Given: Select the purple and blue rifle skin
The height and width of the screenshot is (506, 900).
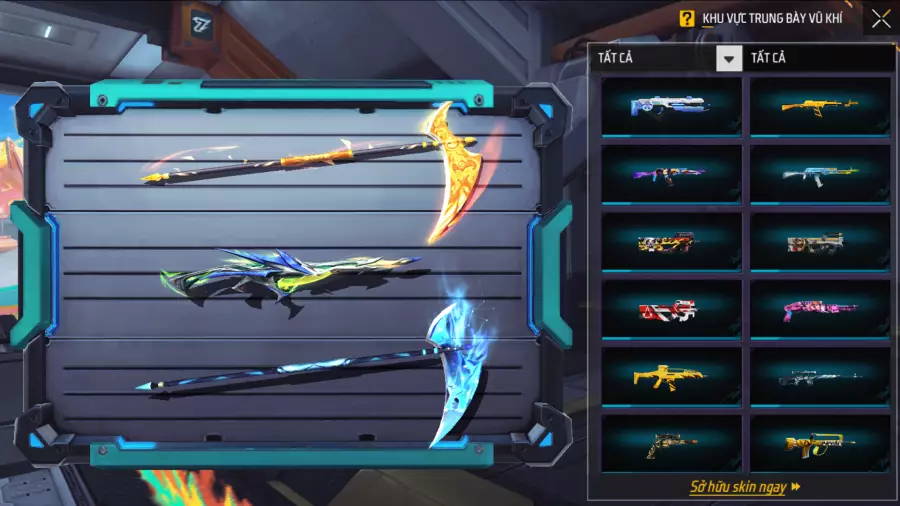Looking at the screenshot, I should 671,174.
